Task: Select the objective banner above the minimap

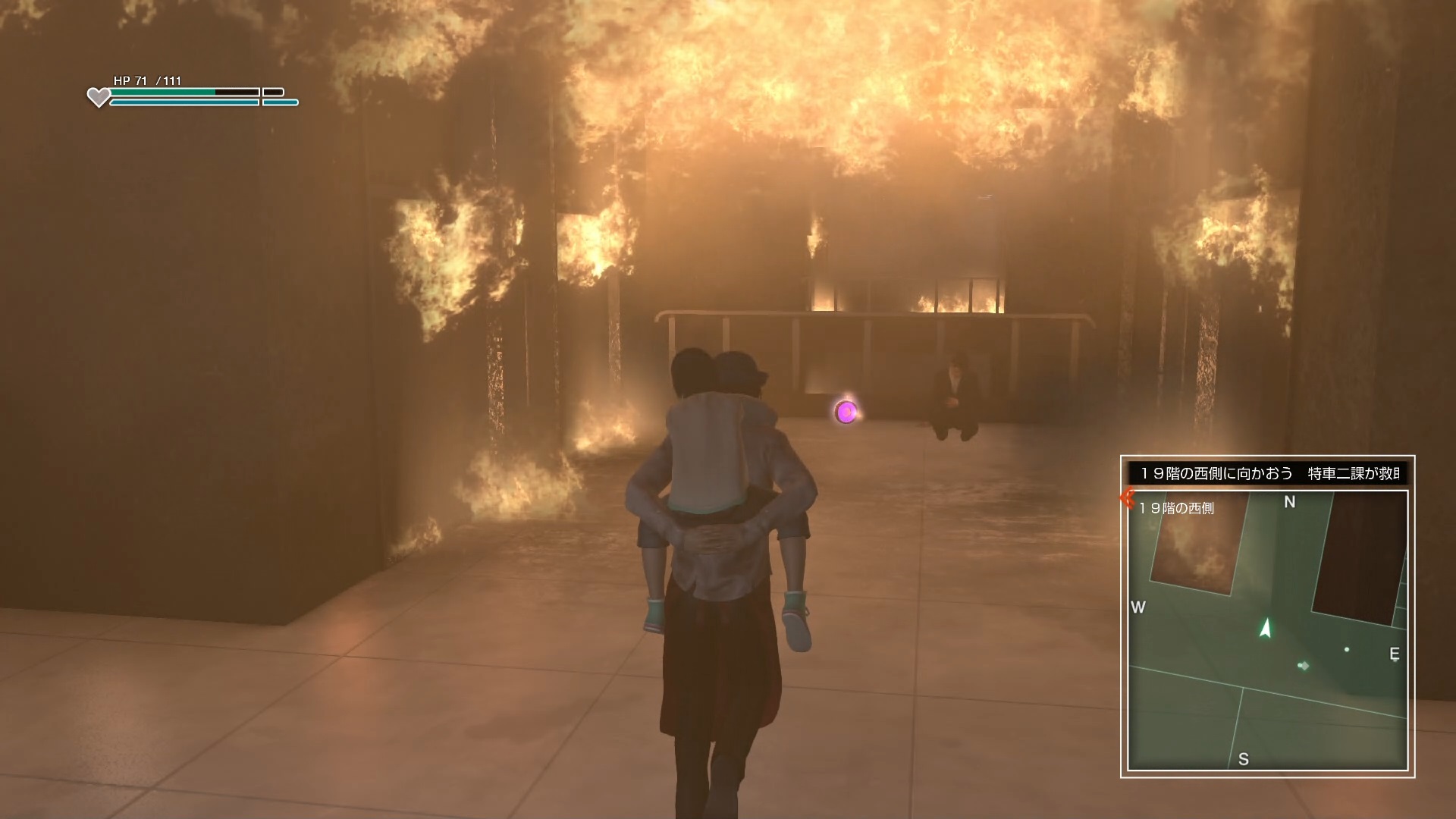Action: tap(1267, 473)
